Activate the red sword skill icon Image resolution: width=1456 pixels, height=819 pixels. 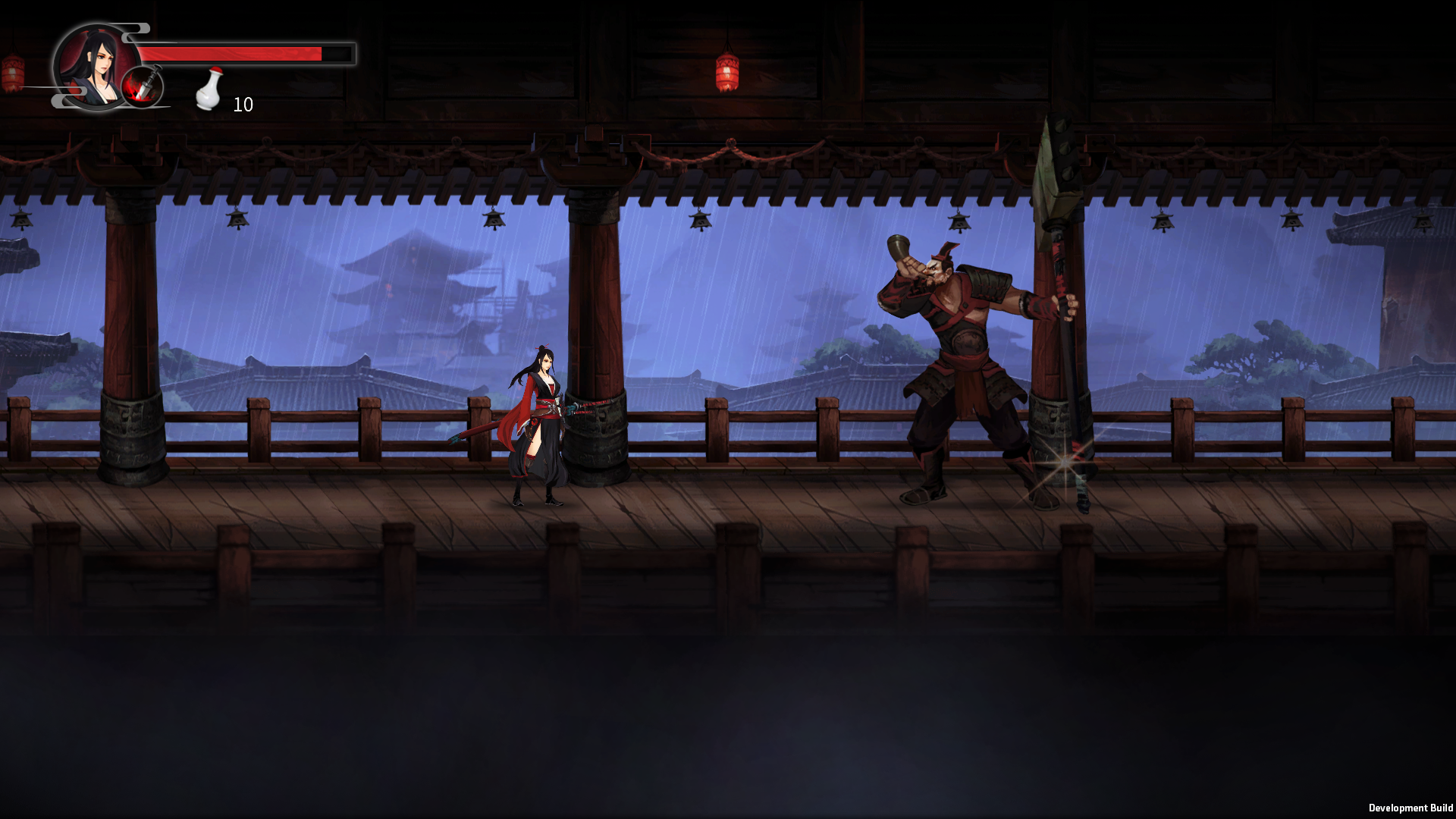coord(143,86)
